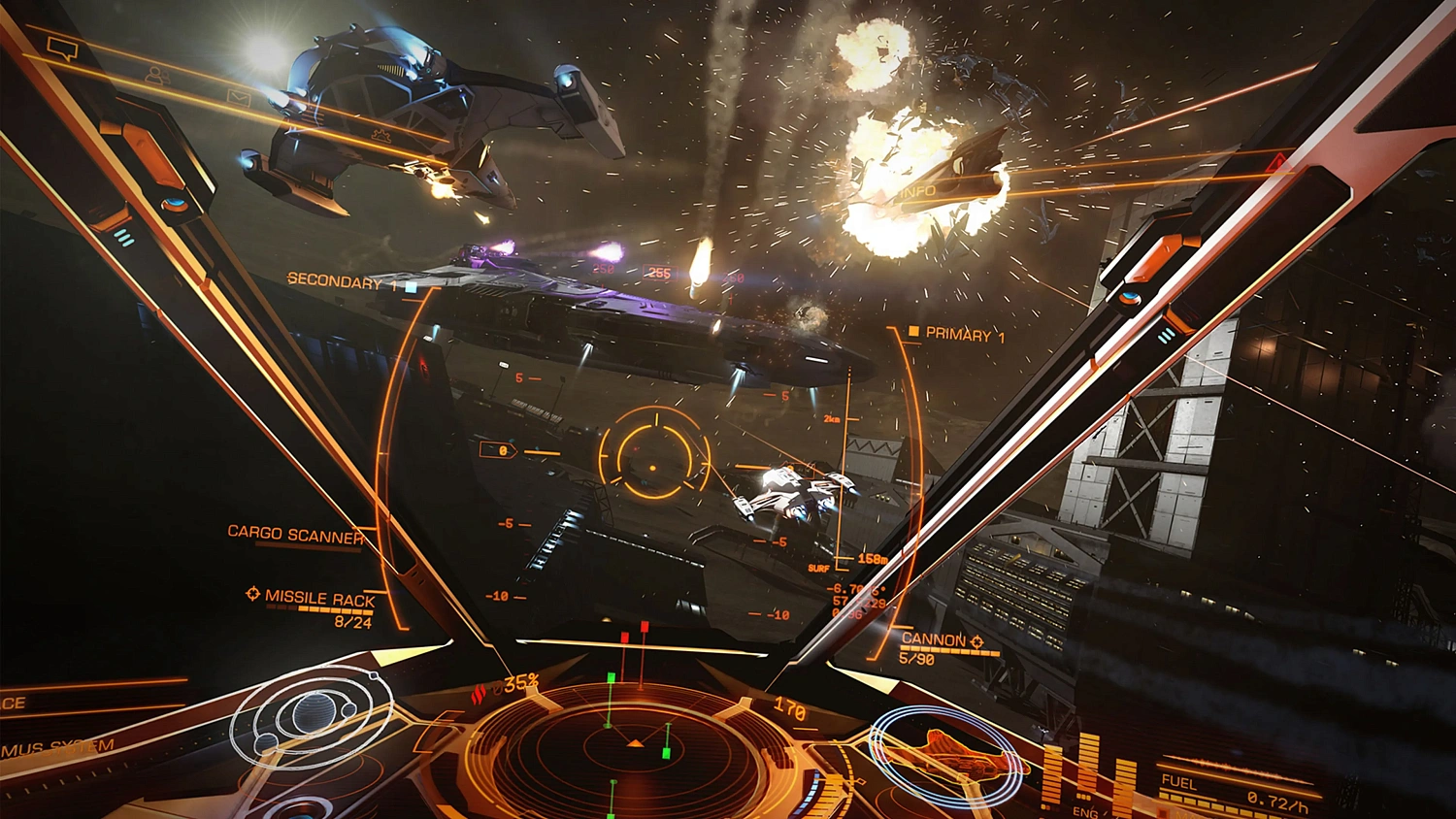Viewport: 1456px width, 819px height.
Task: Open the chat message panel icon
Action: click(x=62, y=48)
